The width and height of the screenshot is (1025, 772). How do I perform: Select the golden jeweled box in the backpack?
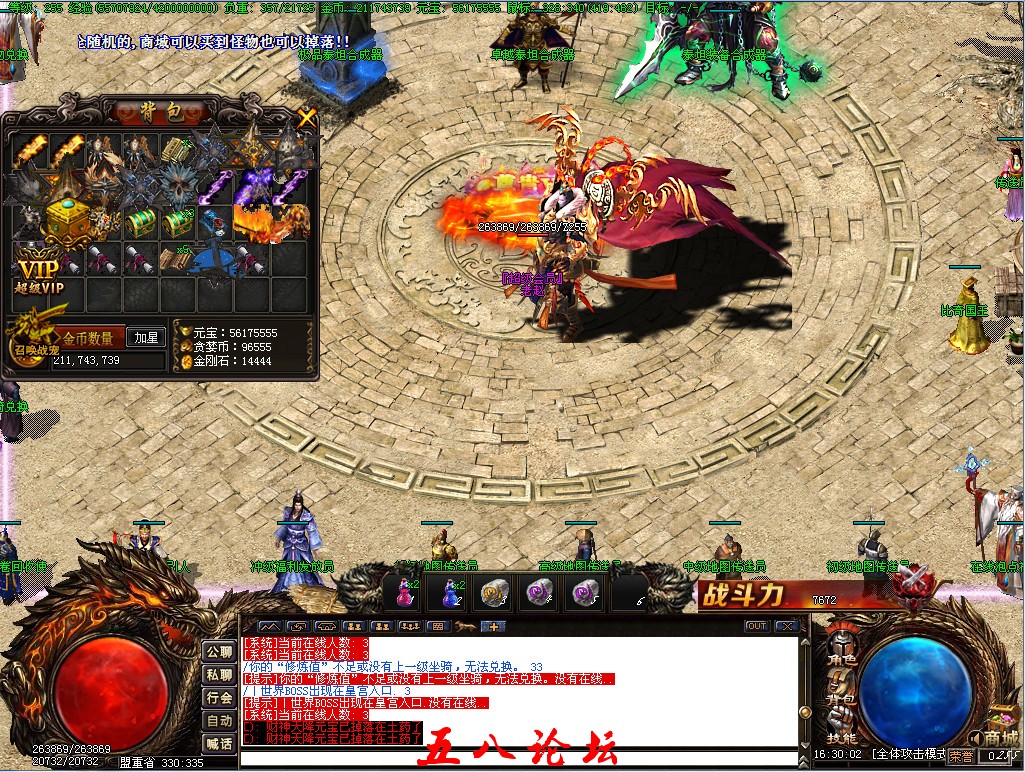tap(68, 217)
